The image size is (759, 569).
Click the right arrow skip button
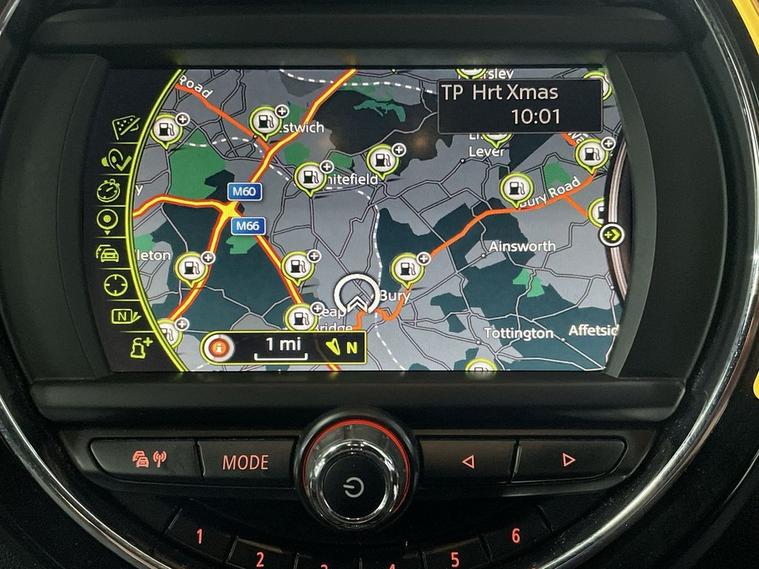(567, 460)
